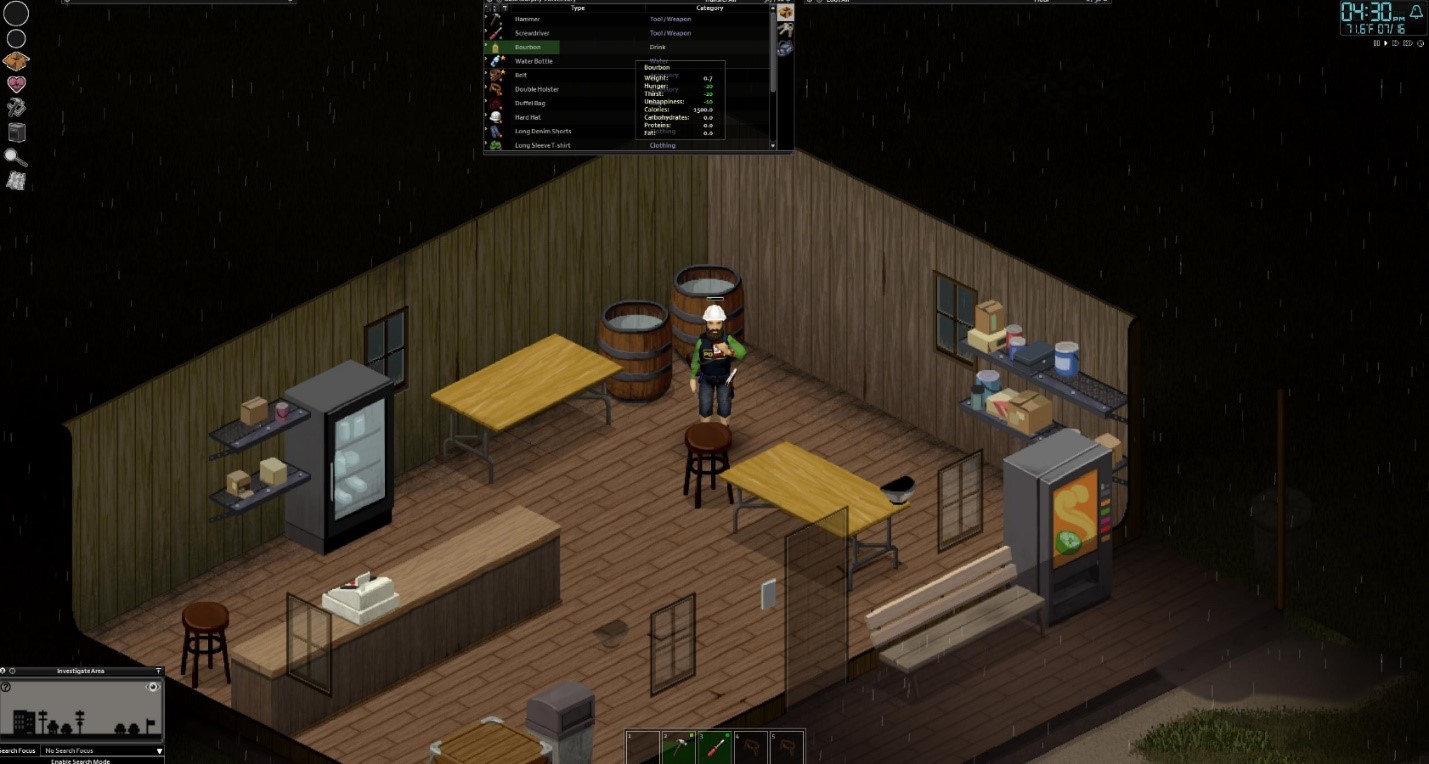Click the question mark icon in Investigate Area
The image size is (1429, 764).
point(6,687)
